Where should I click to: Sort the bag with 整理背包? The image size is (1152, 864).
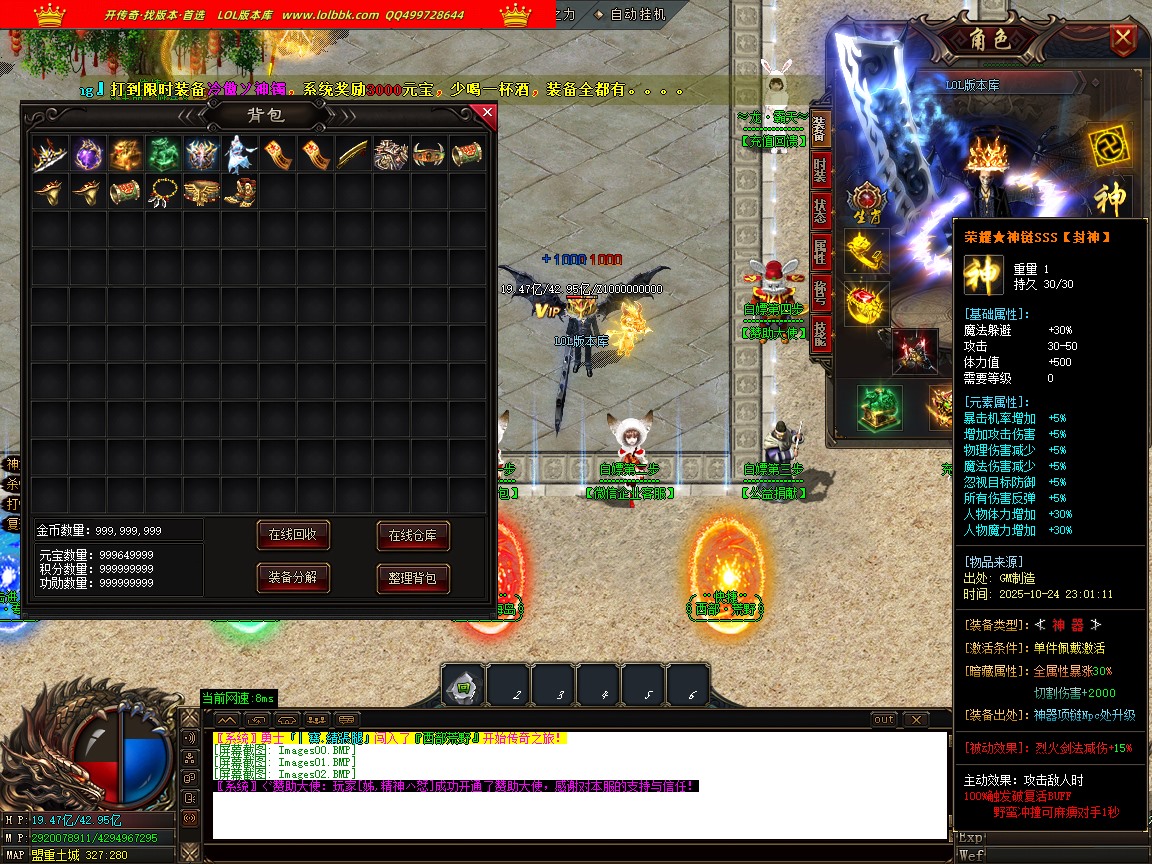(412, 577)
